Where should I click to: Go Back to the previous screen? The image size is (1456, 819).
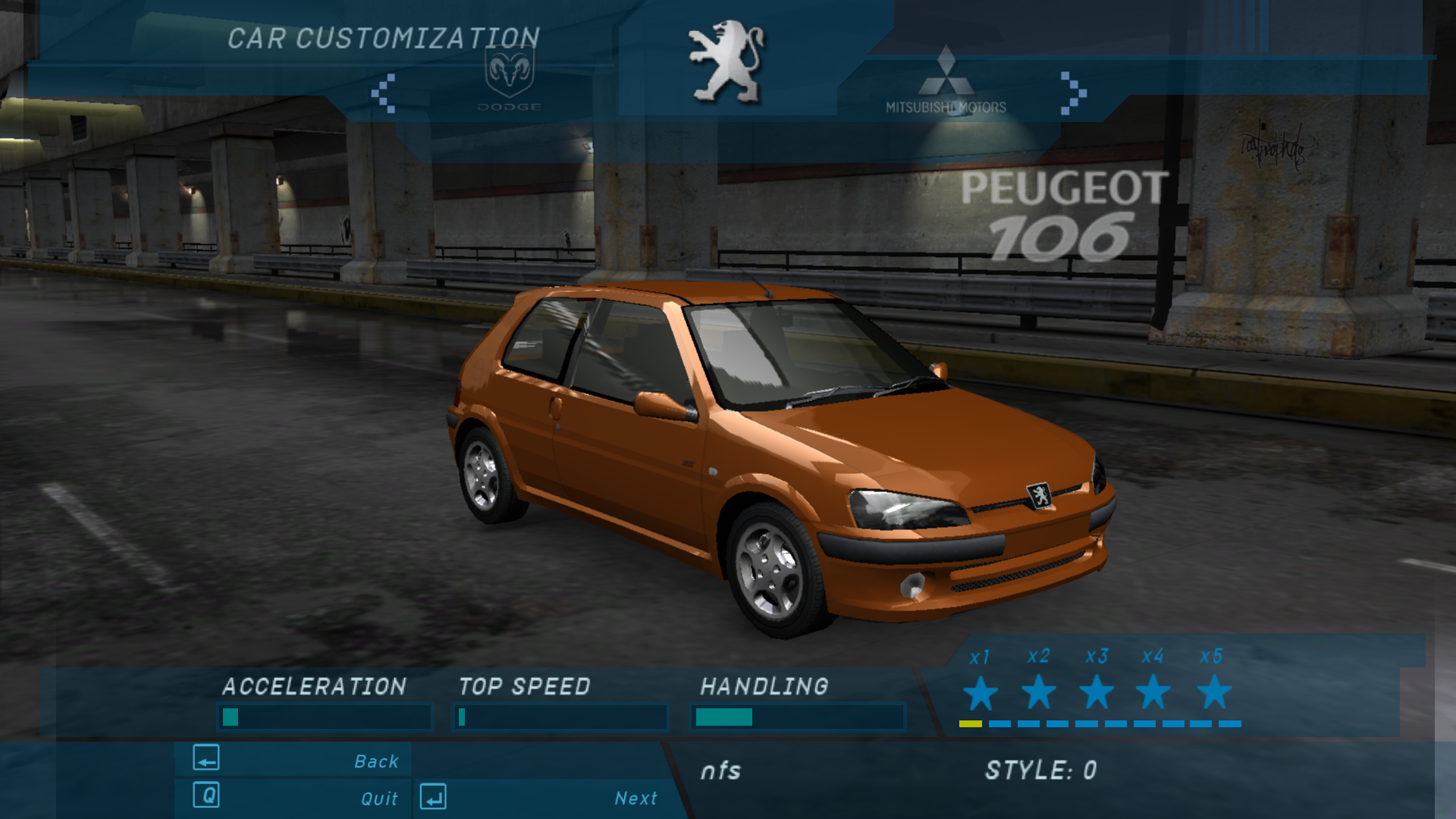pos(296,760)
